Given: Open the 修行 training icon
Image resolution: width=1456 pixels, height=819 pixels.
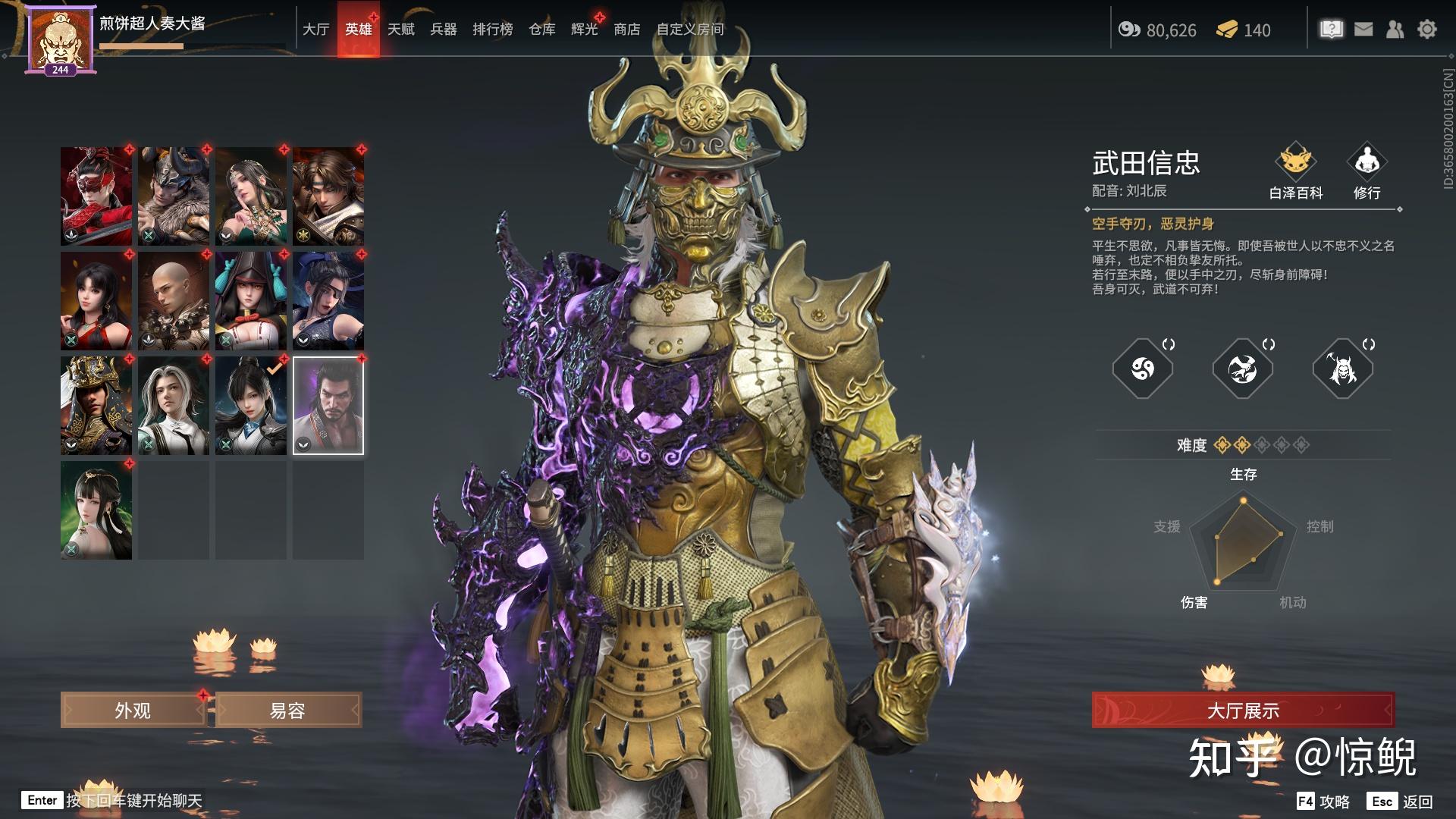Looking at the screenshot, I should (1367, 171).
